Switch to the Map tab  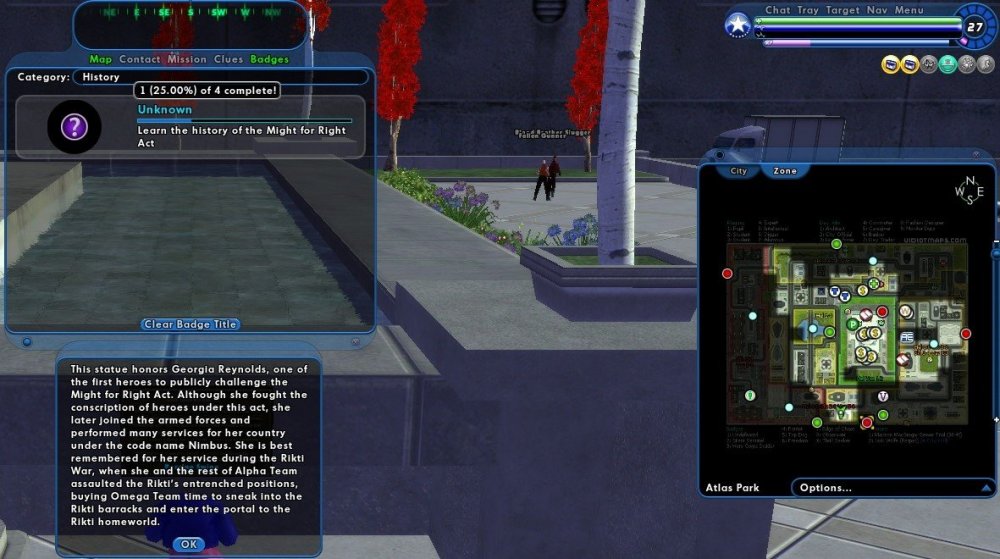[x=101, y=59]
